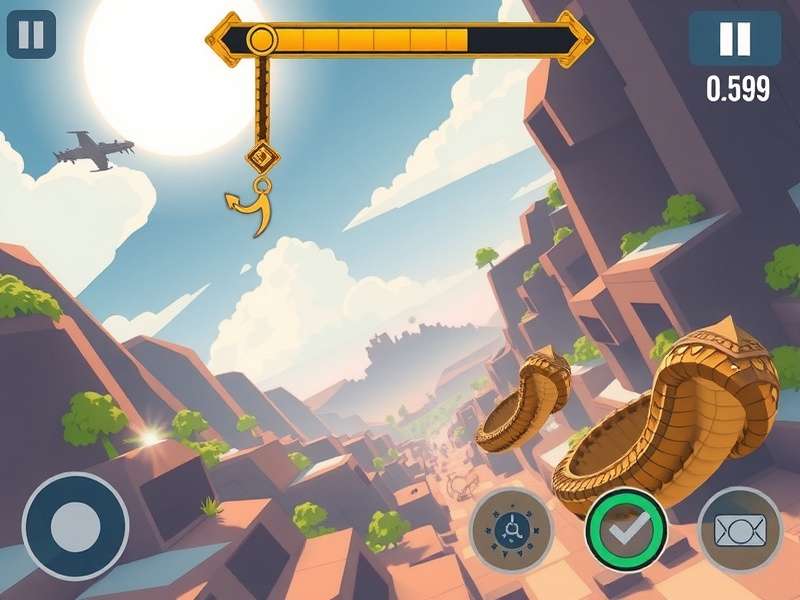Tap the envelope-shaped round button
The height and width of the screenshot is (600, 800).
click(x=739, y=528)
